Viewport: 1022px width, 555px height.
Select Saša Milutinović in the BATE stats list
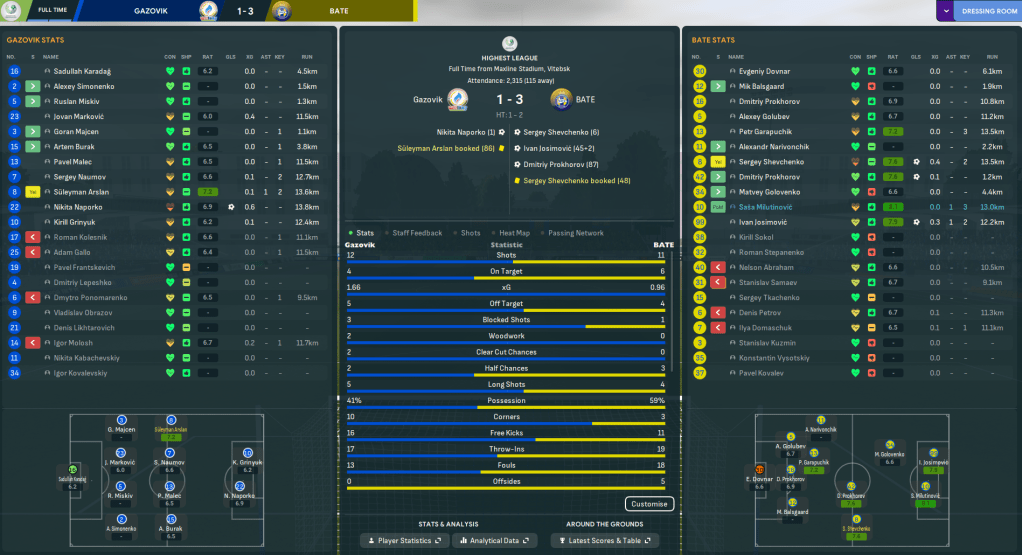[768, 206]
